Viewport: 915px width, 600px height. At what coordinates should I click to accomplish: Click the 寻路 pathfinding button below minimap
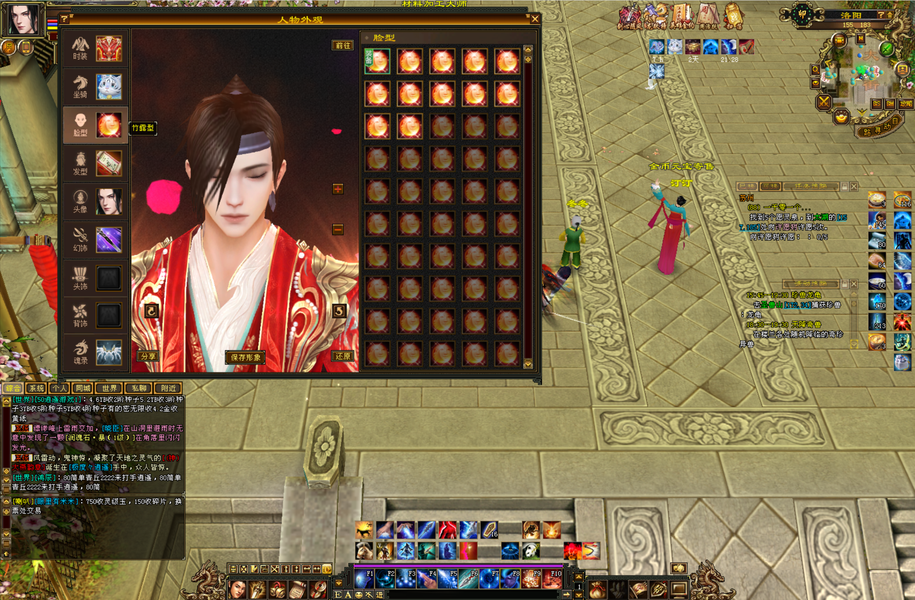coord(879,128)
